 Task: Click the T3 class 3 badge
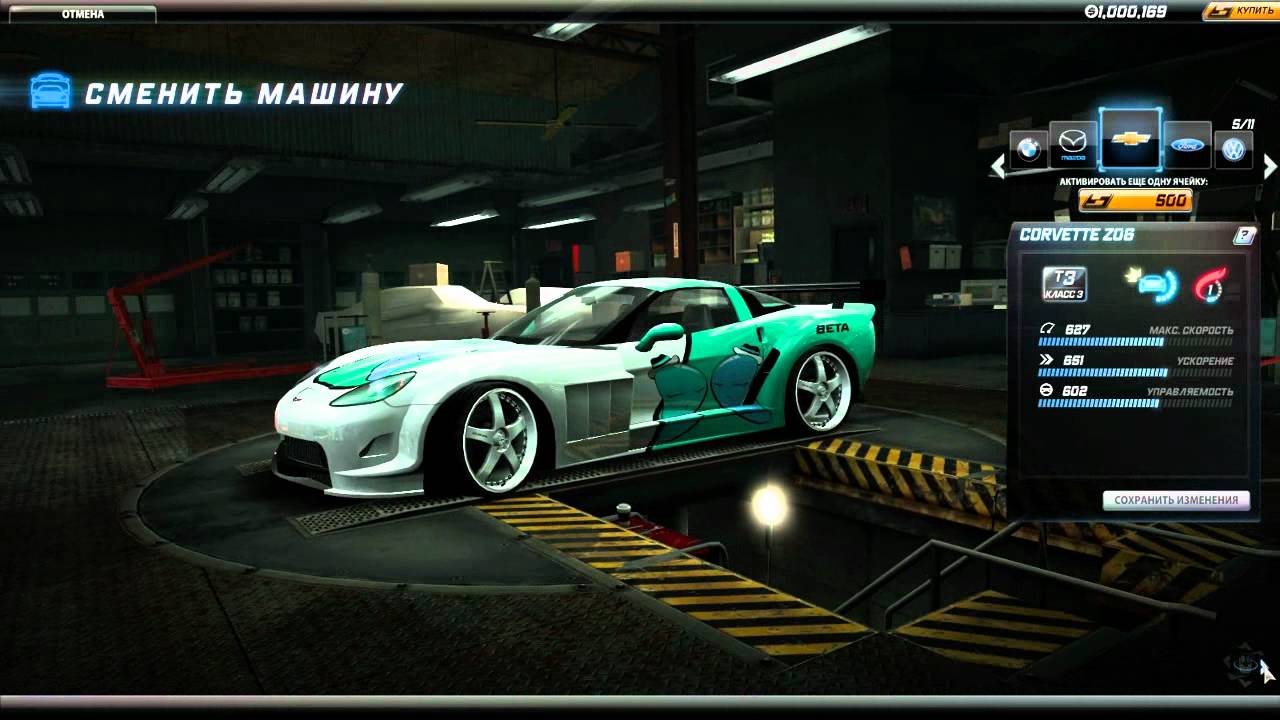(1064, 284)
